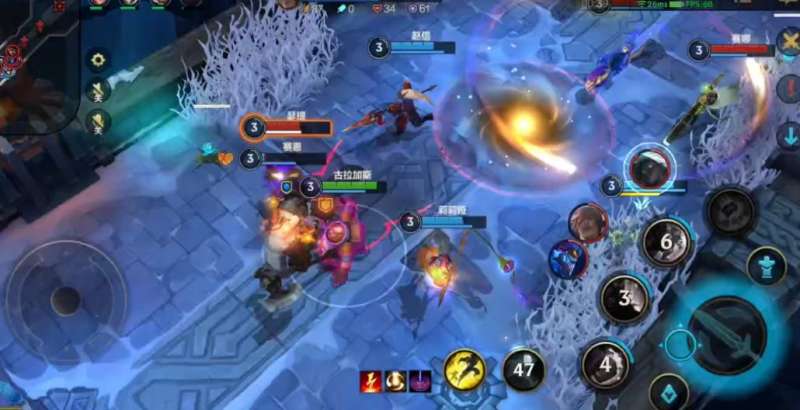Image resolution: width=800 pixels, height=410 pixels.
Task: Activate the ability showing cooldown 4
Action: (605, 365)
